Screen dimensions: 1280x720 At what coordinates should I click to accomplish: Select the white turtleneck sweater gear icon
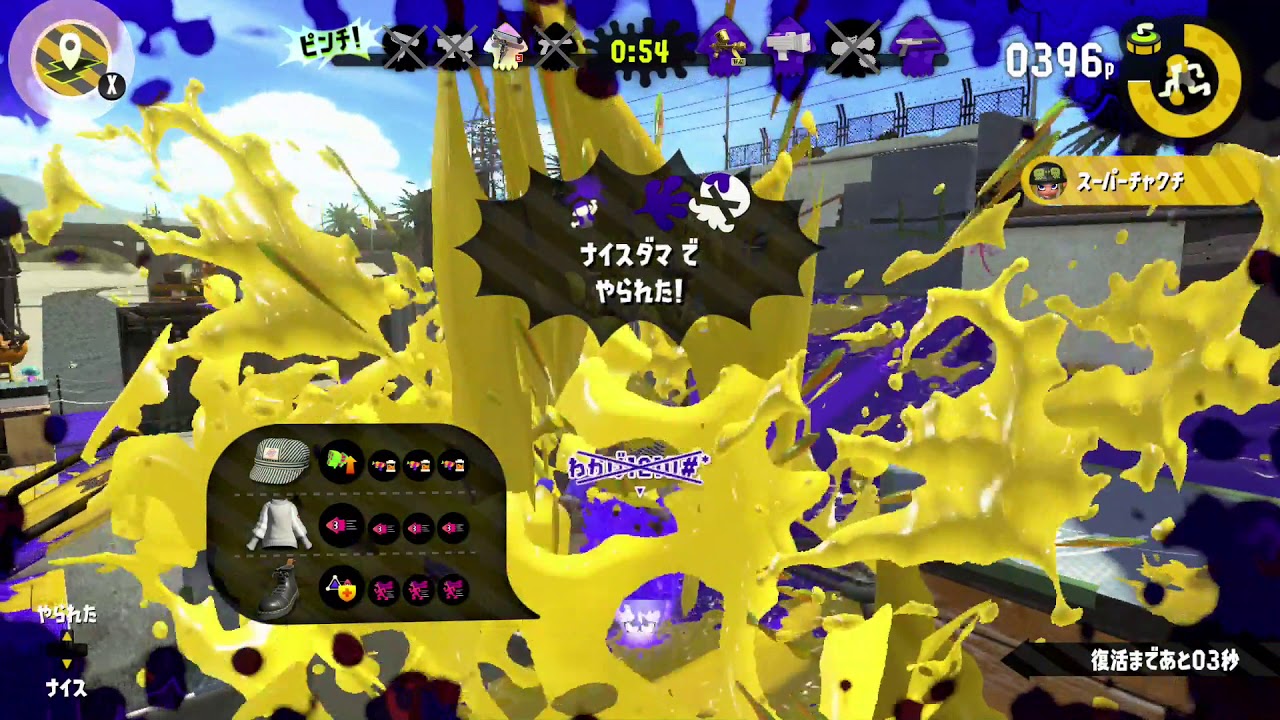pos(279,524)
